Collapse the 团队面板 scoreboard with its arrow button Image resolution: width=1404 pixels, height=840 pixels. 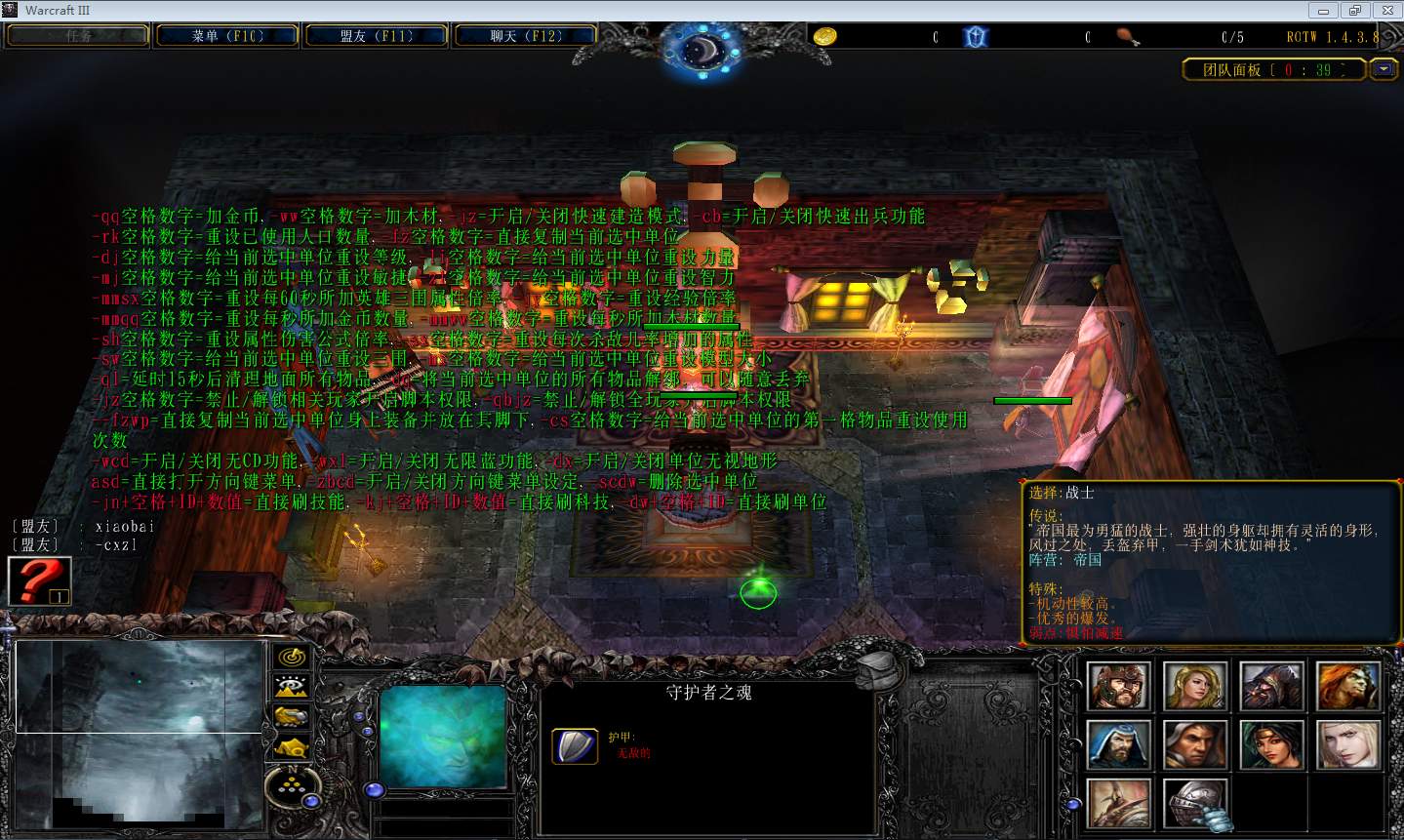[1384, 69]
